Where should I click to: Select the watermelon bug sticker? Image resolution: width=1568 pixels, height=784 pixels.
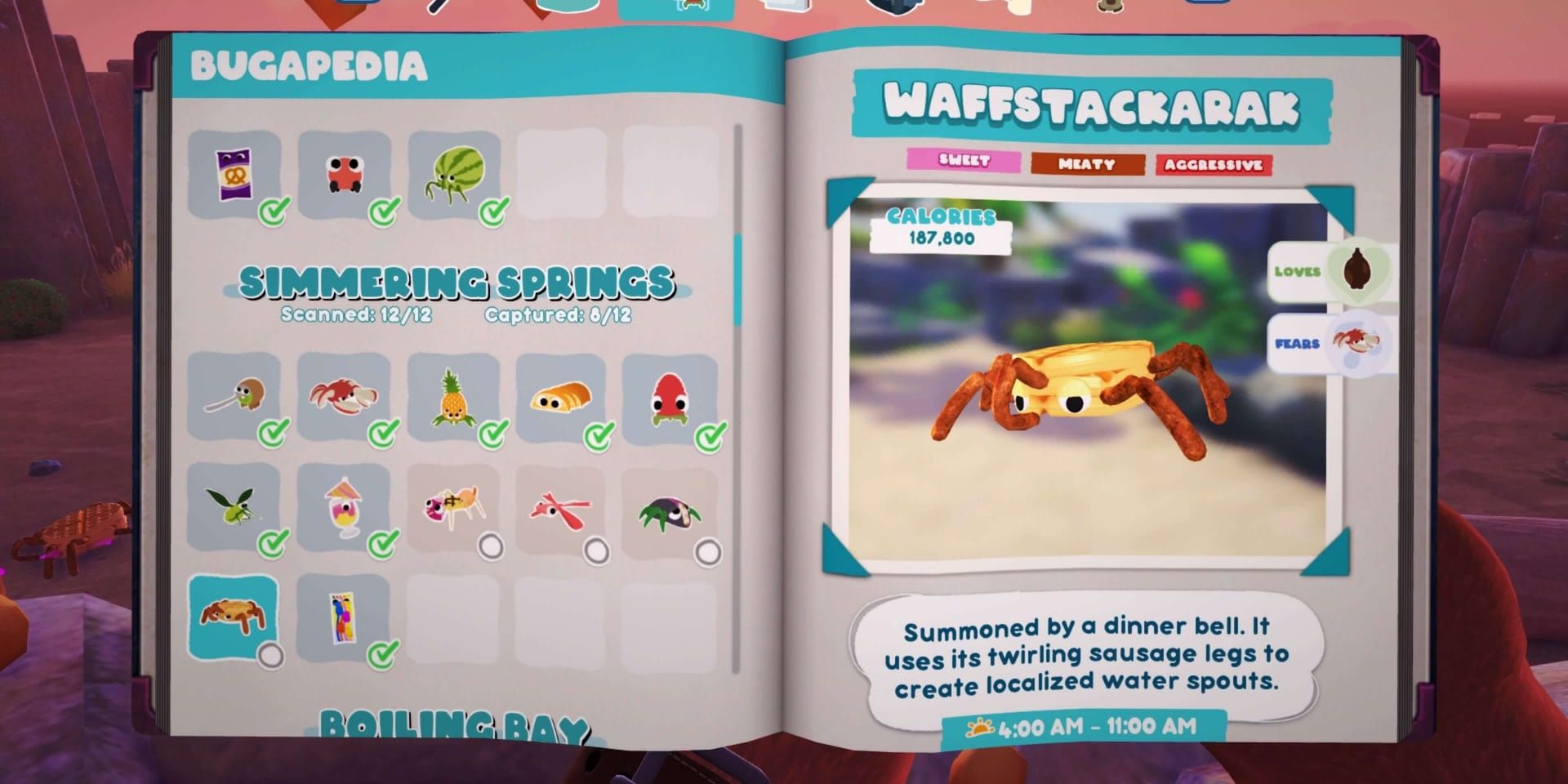tap(456, 173)
